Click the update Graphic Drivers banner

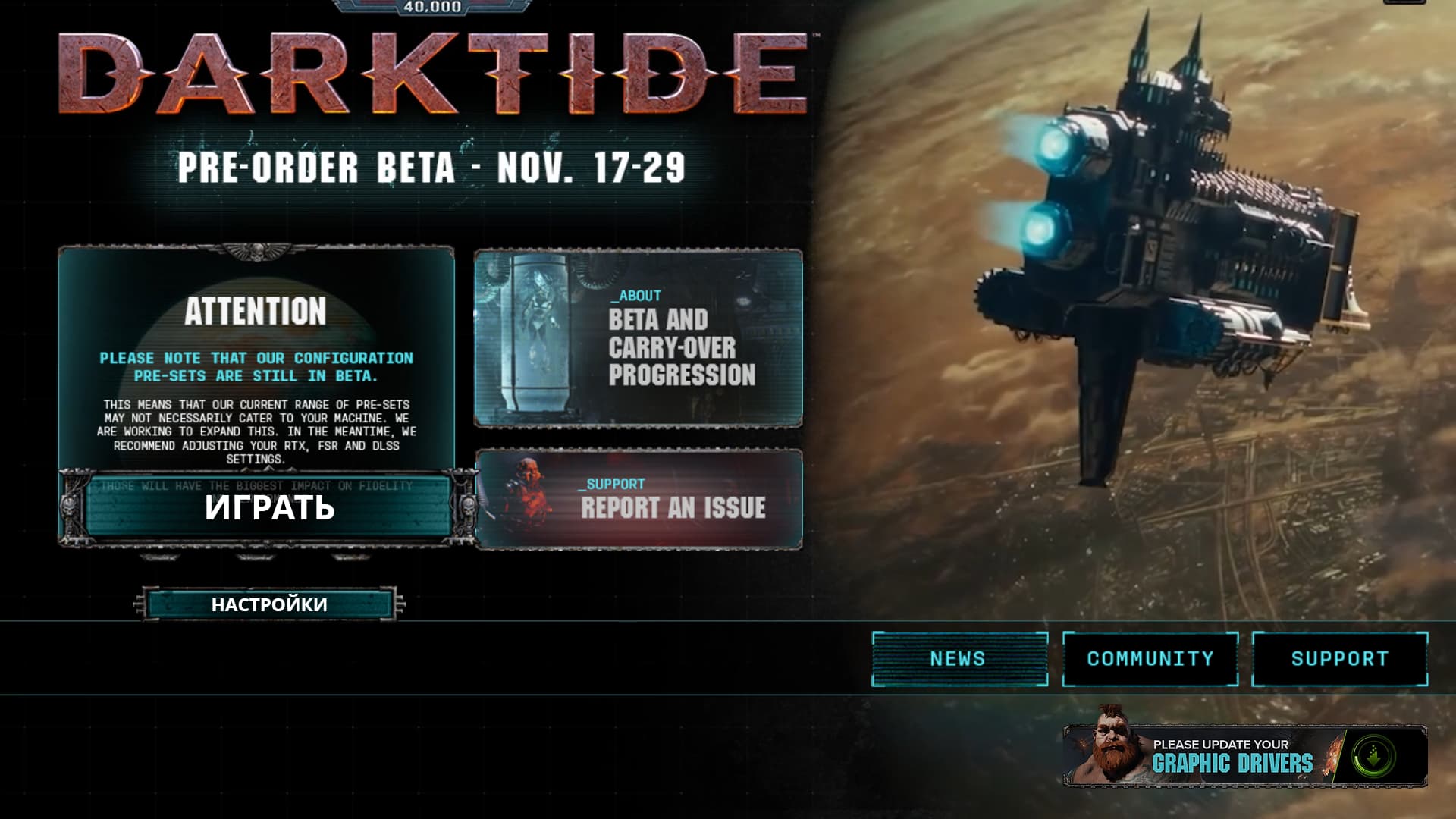pyautogui.click(x=1245, y=756)
